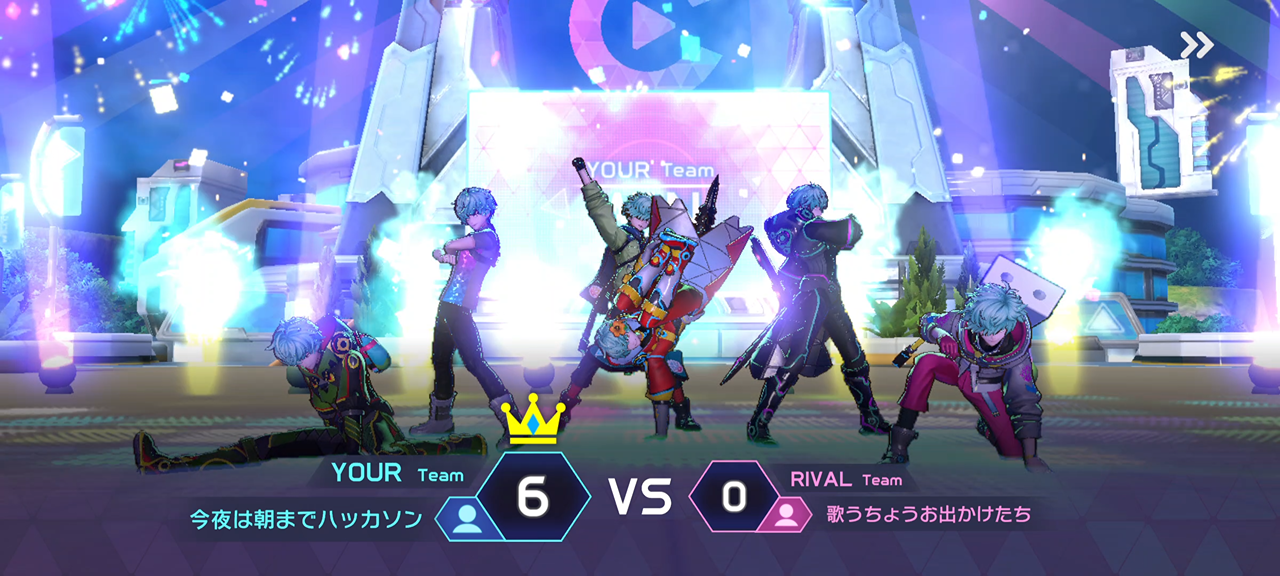
Task: Skip the results scene with the double-arrow button
Action: pos(1196,45)
